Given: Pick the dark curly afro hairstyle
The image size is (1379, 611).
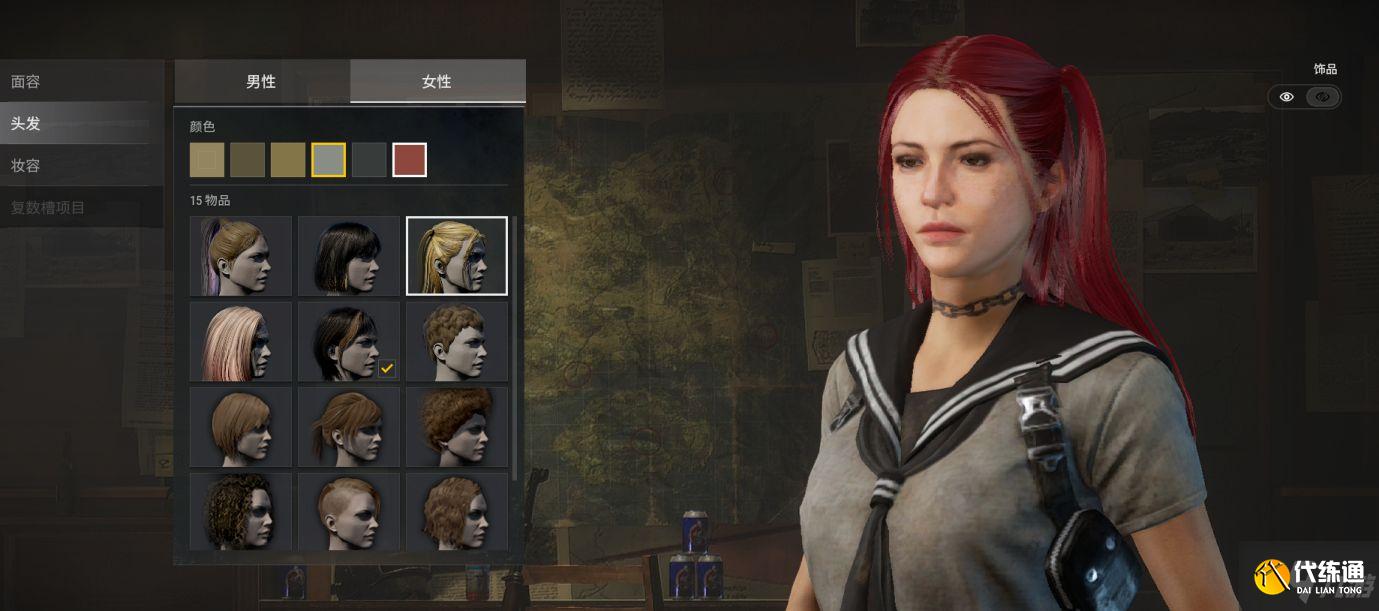Looking at the screenshot, I should click(241, 512).
